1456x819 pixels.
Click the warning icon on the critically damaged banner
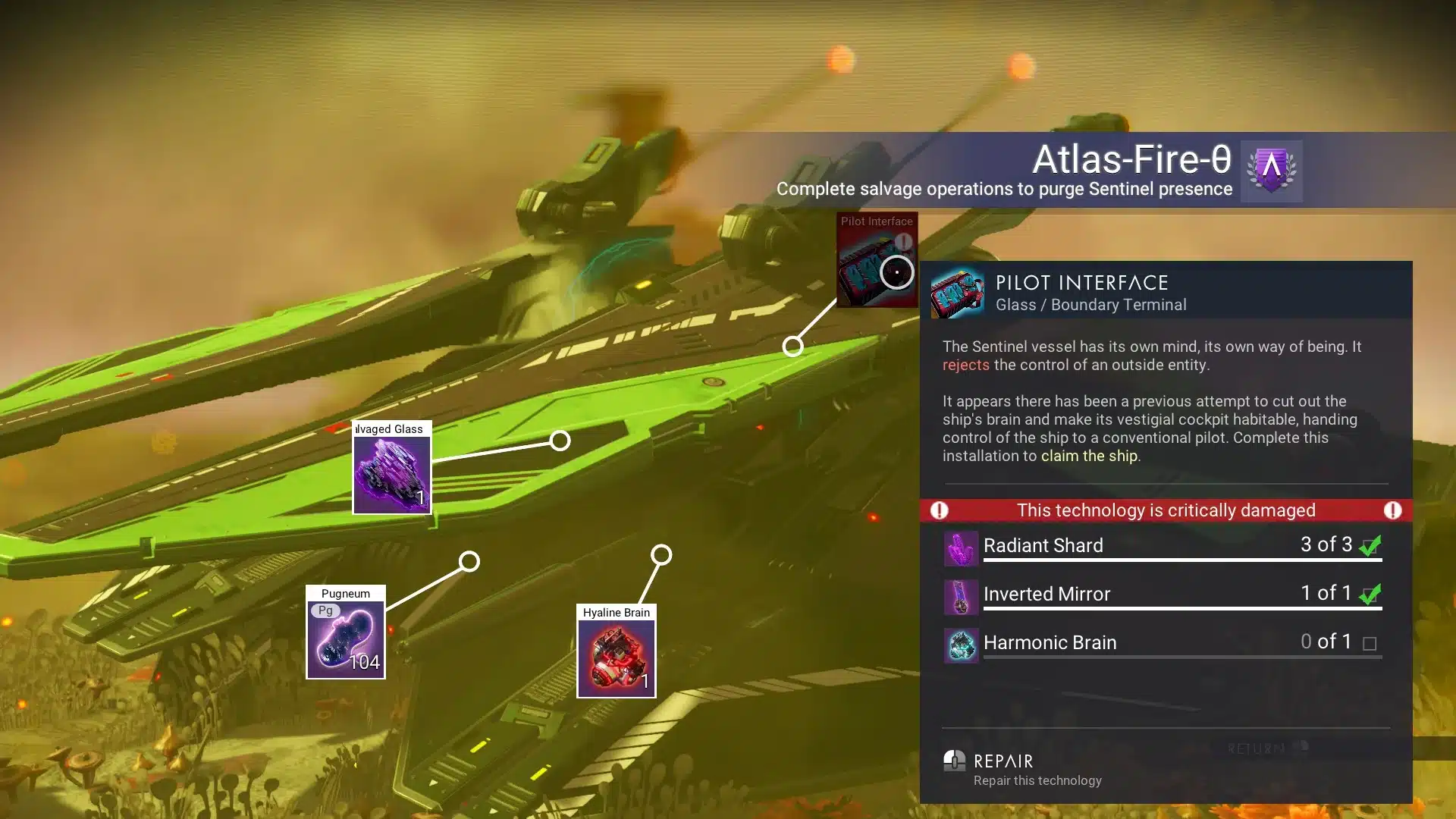(x=939, y=510)
